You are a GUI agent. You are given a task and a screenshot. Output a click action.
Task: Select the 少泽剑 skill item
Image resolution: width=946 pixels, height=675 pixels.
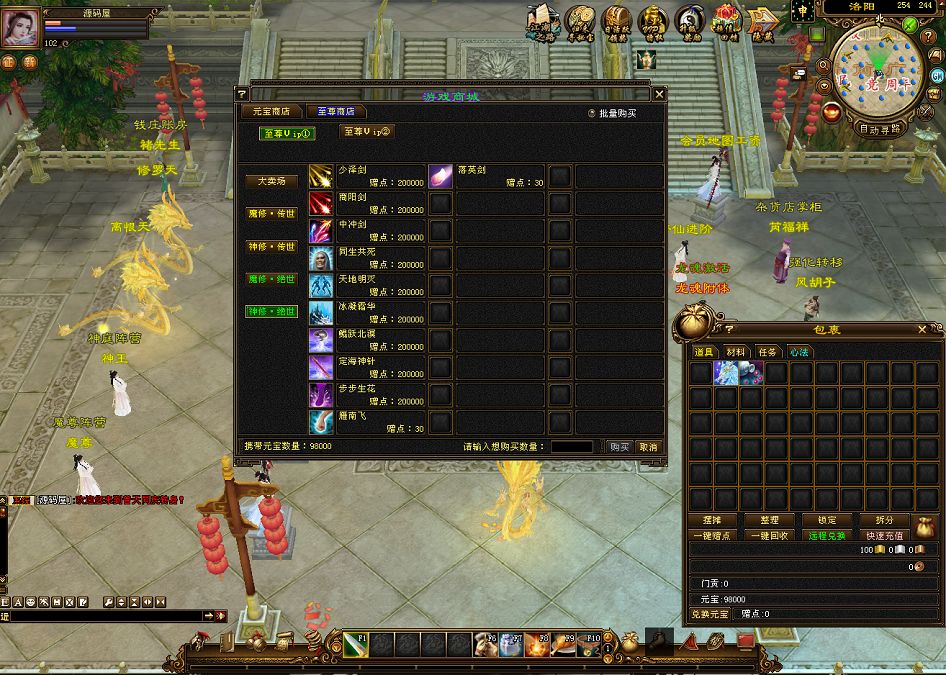tap(321, 177)
